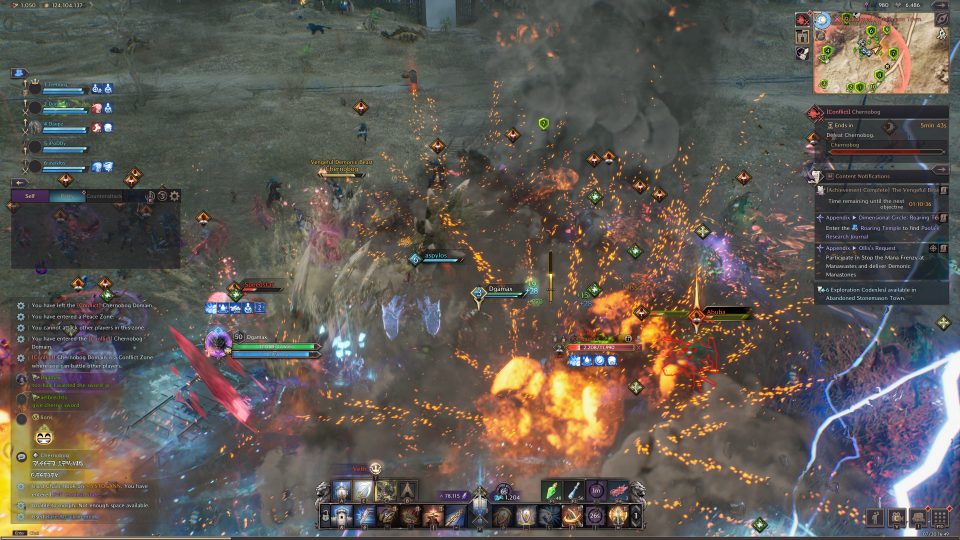Open the chat emoji face button

click(x=43, y=435)
